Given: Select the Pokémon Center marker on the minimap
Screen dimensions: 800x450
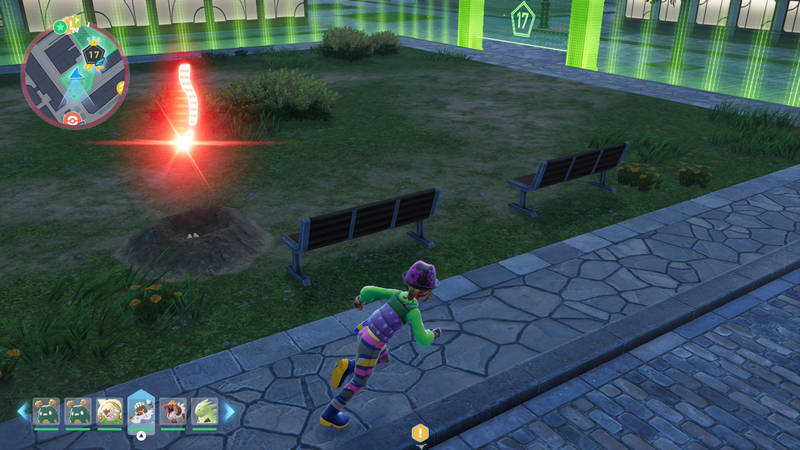Looking at the screenshot, I should [70, 119].
